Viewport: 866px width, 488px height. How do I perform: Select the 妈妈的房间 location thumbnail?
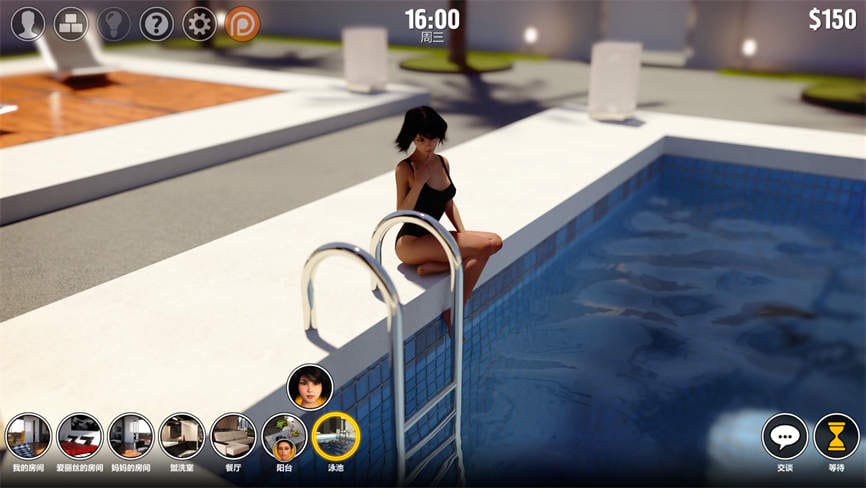point(131,436)
